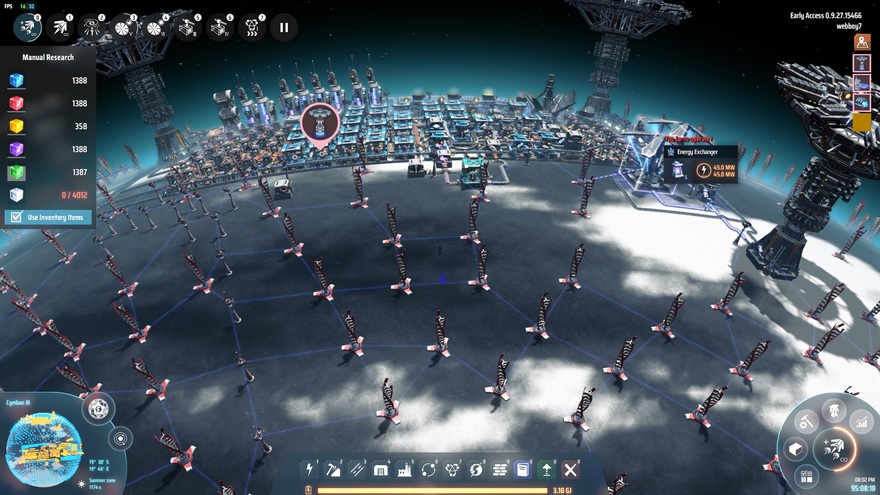Select the highlighted blueprint build tool

click(x=522, y=469)
